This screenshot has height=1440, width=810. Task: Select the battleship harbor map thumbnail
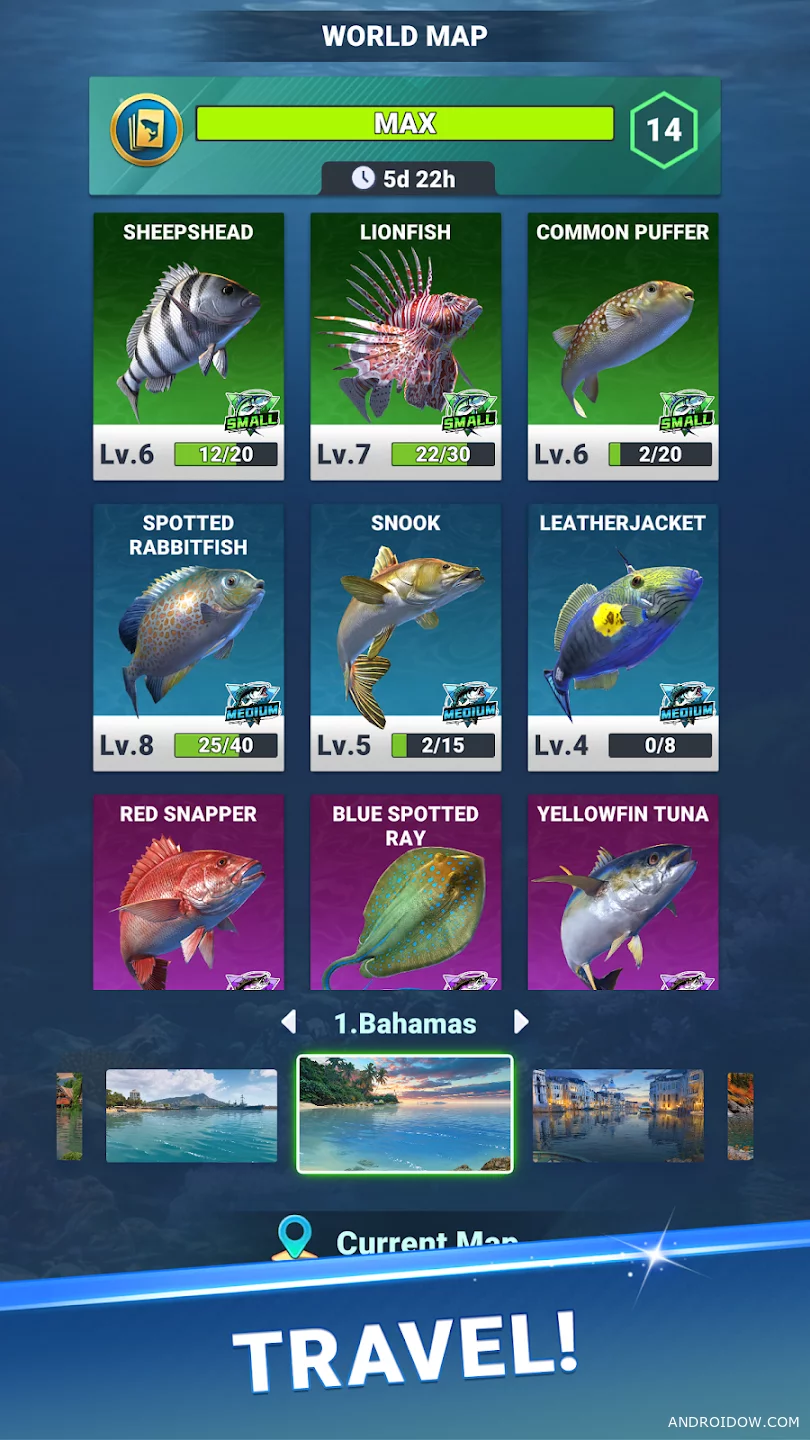[191, 1115]
